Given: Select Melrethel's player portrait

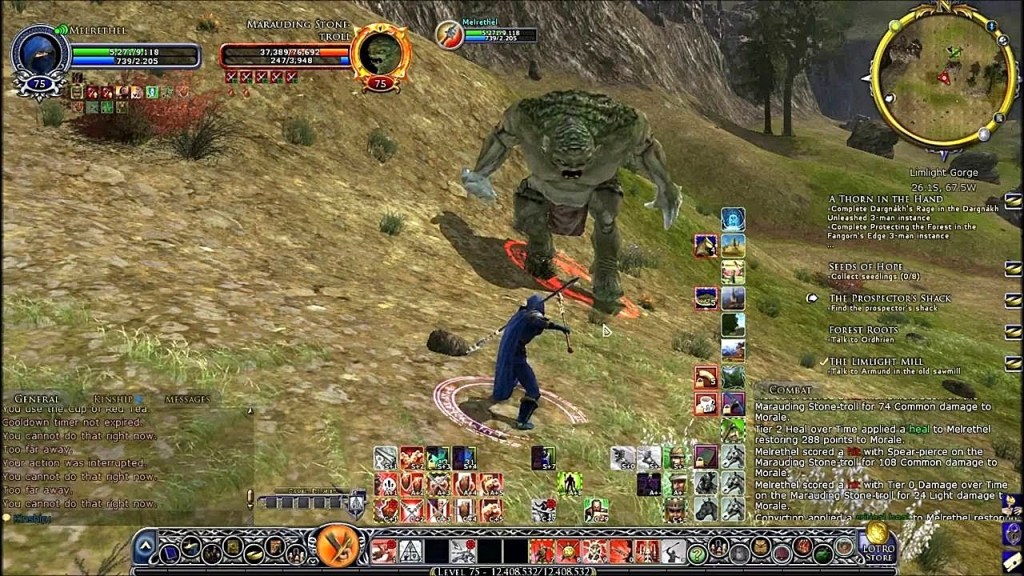Looking at the screenshot, I should pos(39,55).
